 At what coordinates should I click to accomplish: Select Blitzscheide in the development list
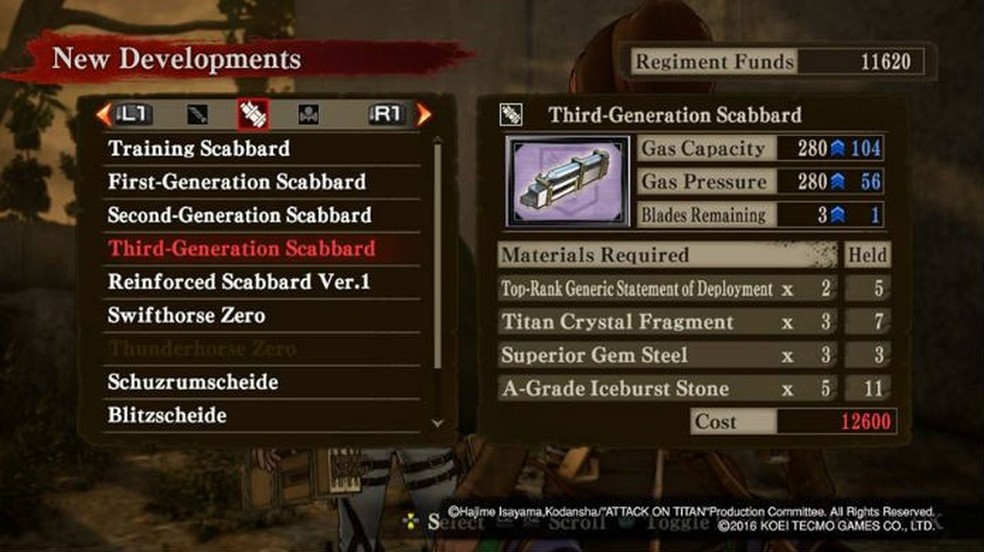tap(167, 415)
